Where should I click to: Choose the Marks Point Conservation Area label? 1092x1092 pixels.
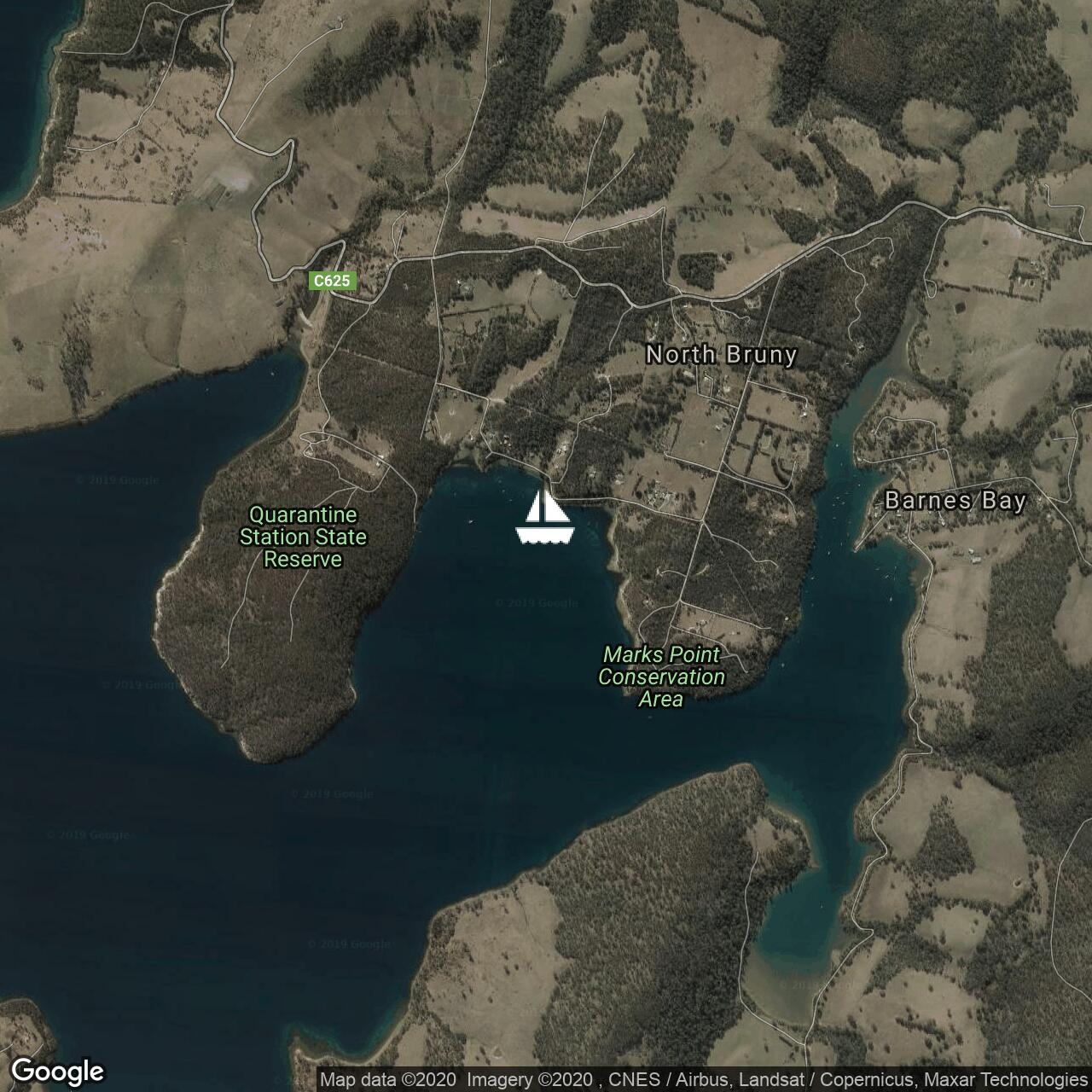(662, 677)
